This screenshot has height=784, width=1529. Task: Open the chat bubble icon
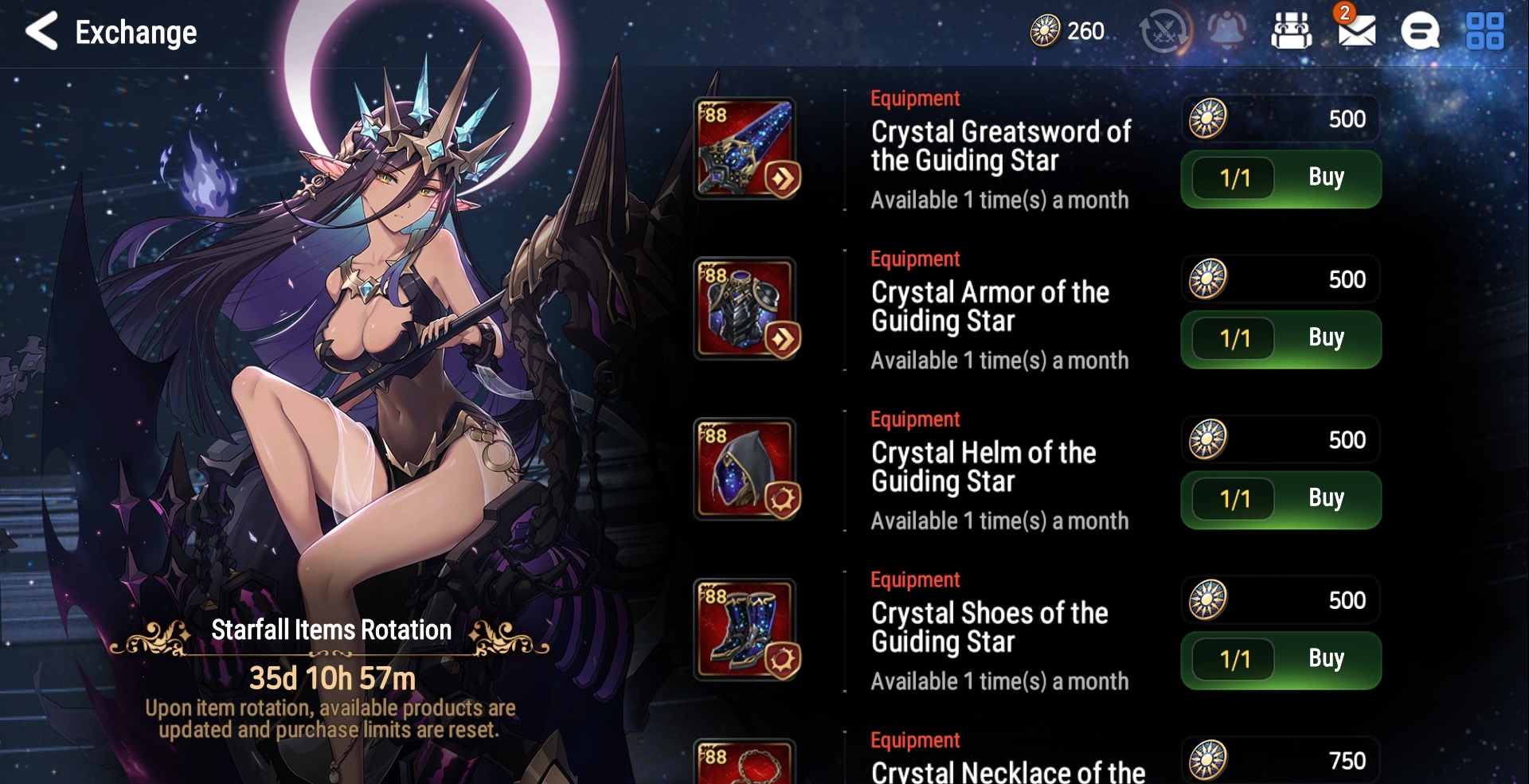point(1420,32)
